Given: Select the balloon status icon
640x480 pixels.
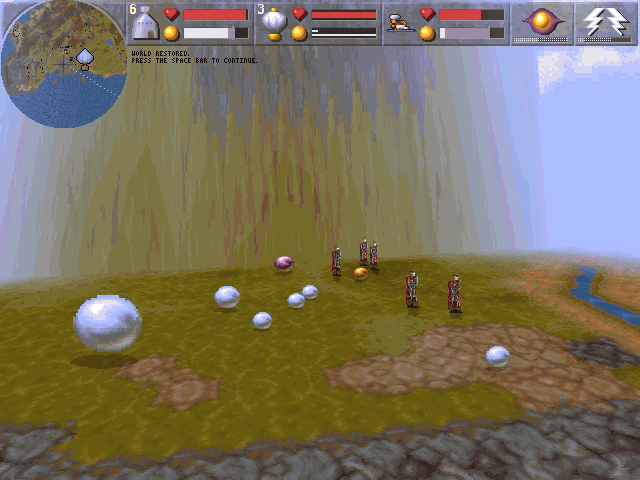Looking at the screenshot, I should coord(273,23).
